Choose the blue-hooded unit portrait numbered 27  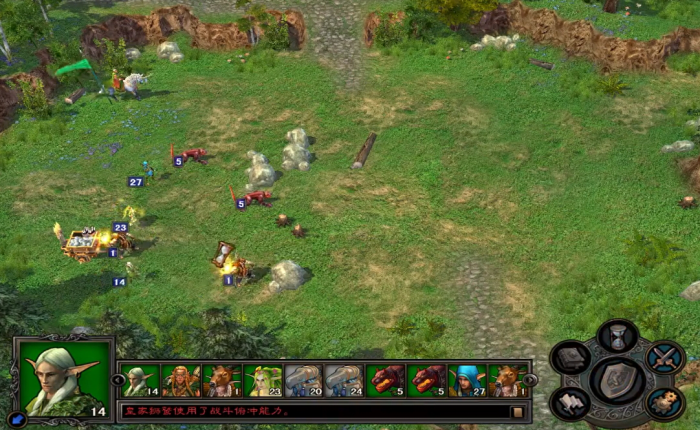468,380
